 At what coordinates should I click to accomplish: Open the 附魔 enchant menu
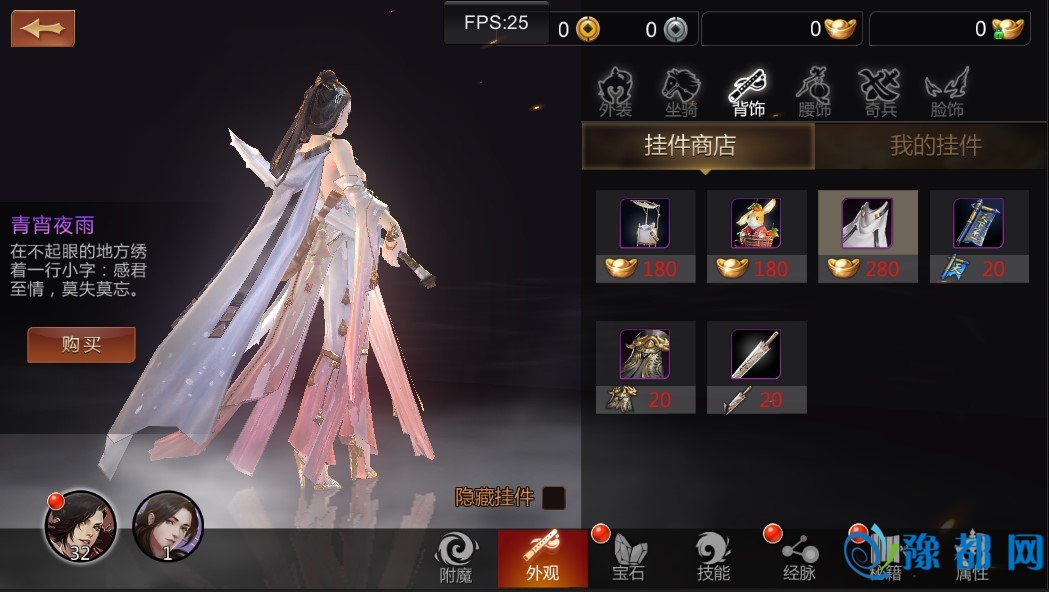[x=456, y=558]
